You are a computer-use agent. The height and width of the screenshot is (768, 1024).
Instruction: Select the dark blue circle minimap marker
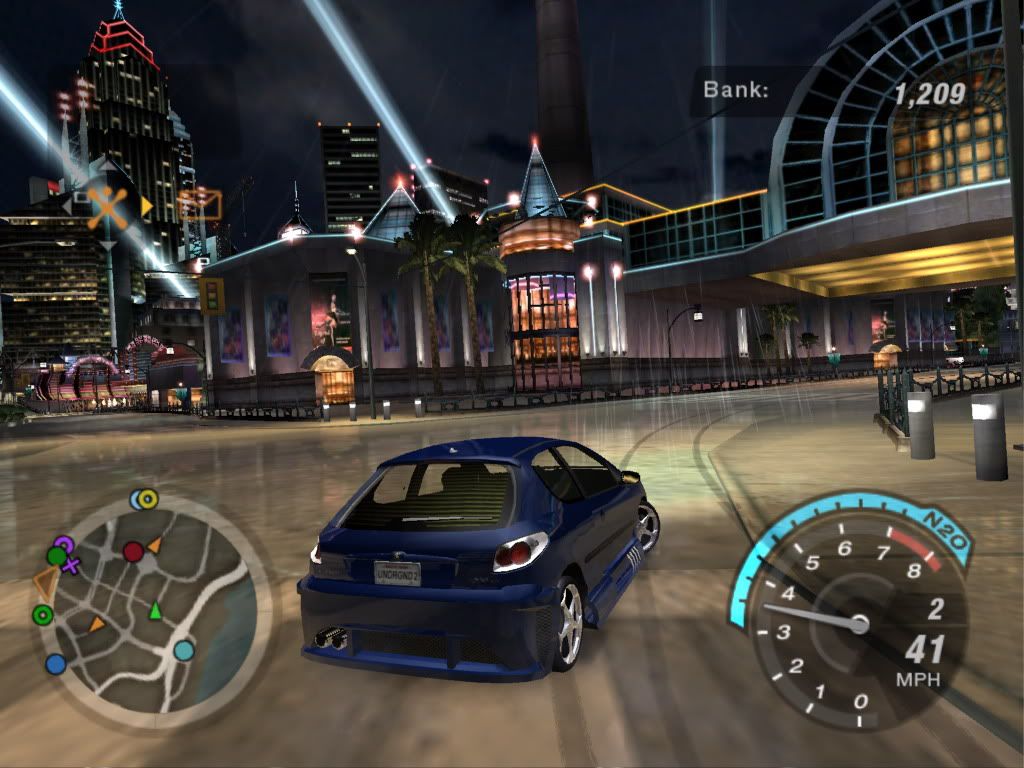pyautogui.click(x=56, y=663)
